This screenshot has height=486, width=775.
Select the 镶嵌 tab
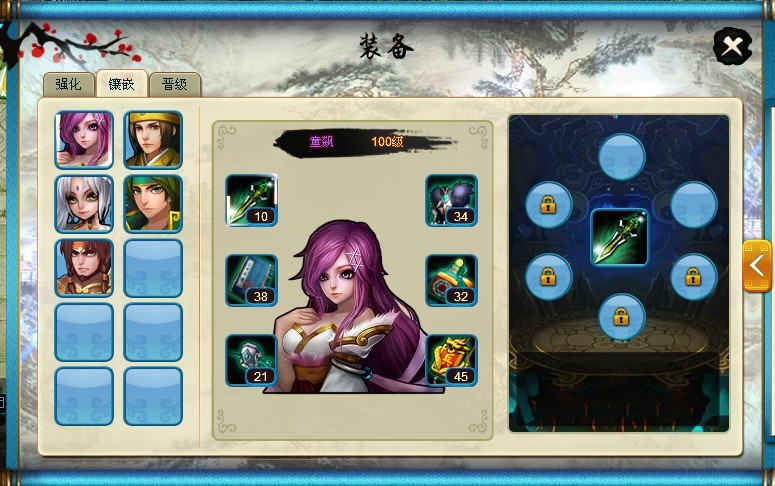[122, 84]
